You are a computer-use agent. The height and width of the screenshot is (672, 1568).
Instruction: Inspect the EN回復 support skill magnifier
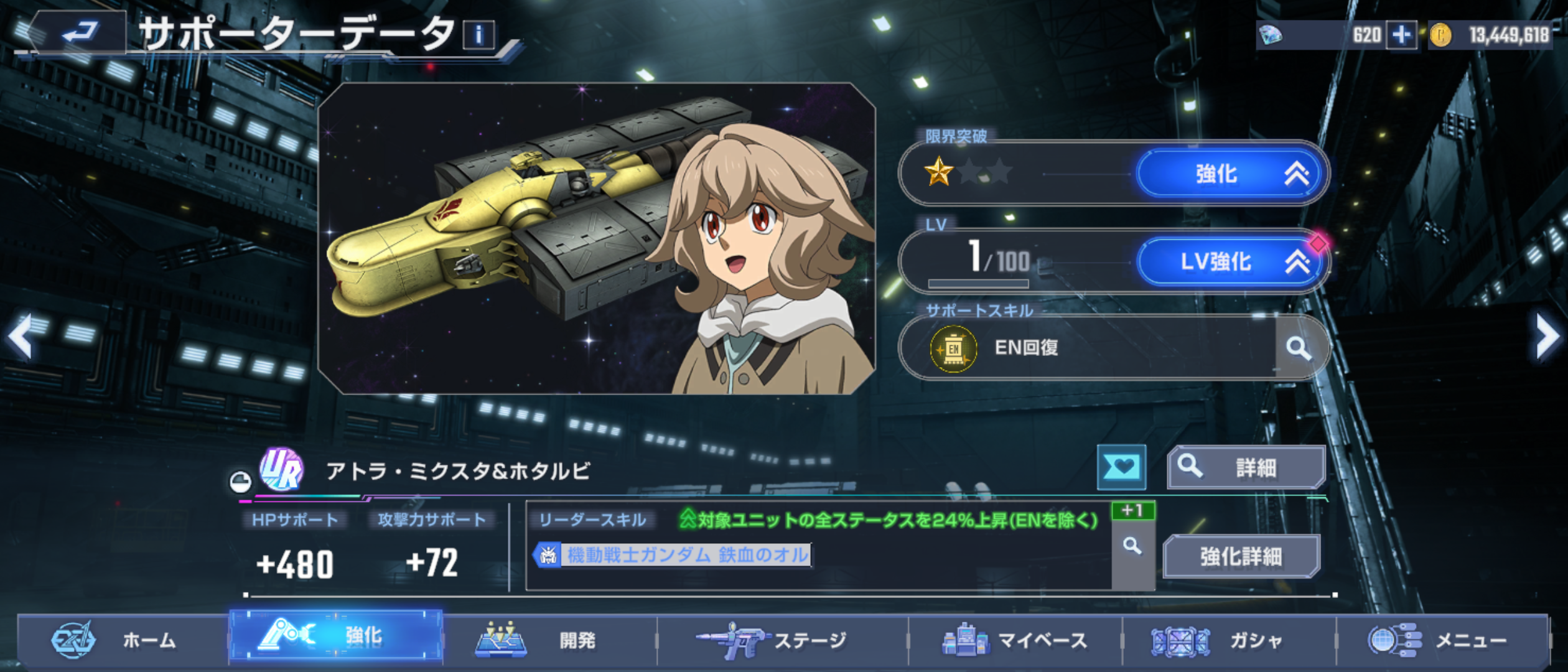coord(1299,348)
